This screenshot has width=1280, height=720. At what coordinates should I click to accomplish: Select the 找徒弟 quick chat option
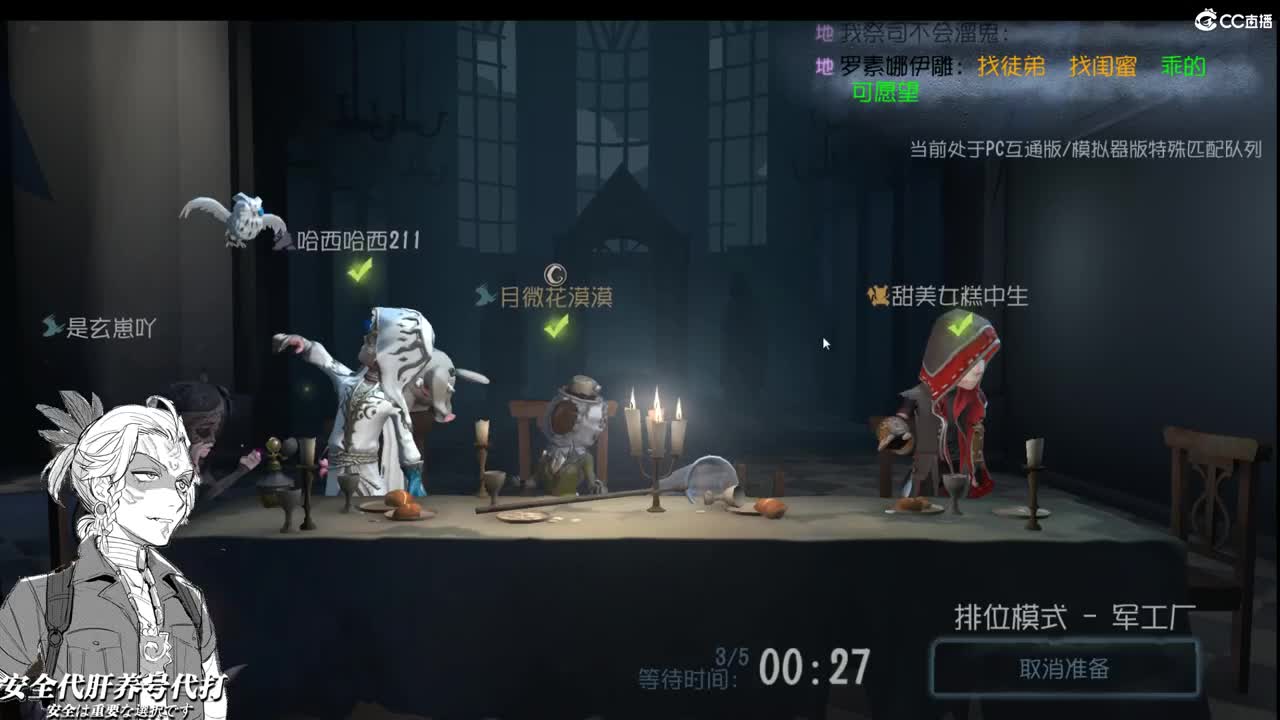point(1013,67)
